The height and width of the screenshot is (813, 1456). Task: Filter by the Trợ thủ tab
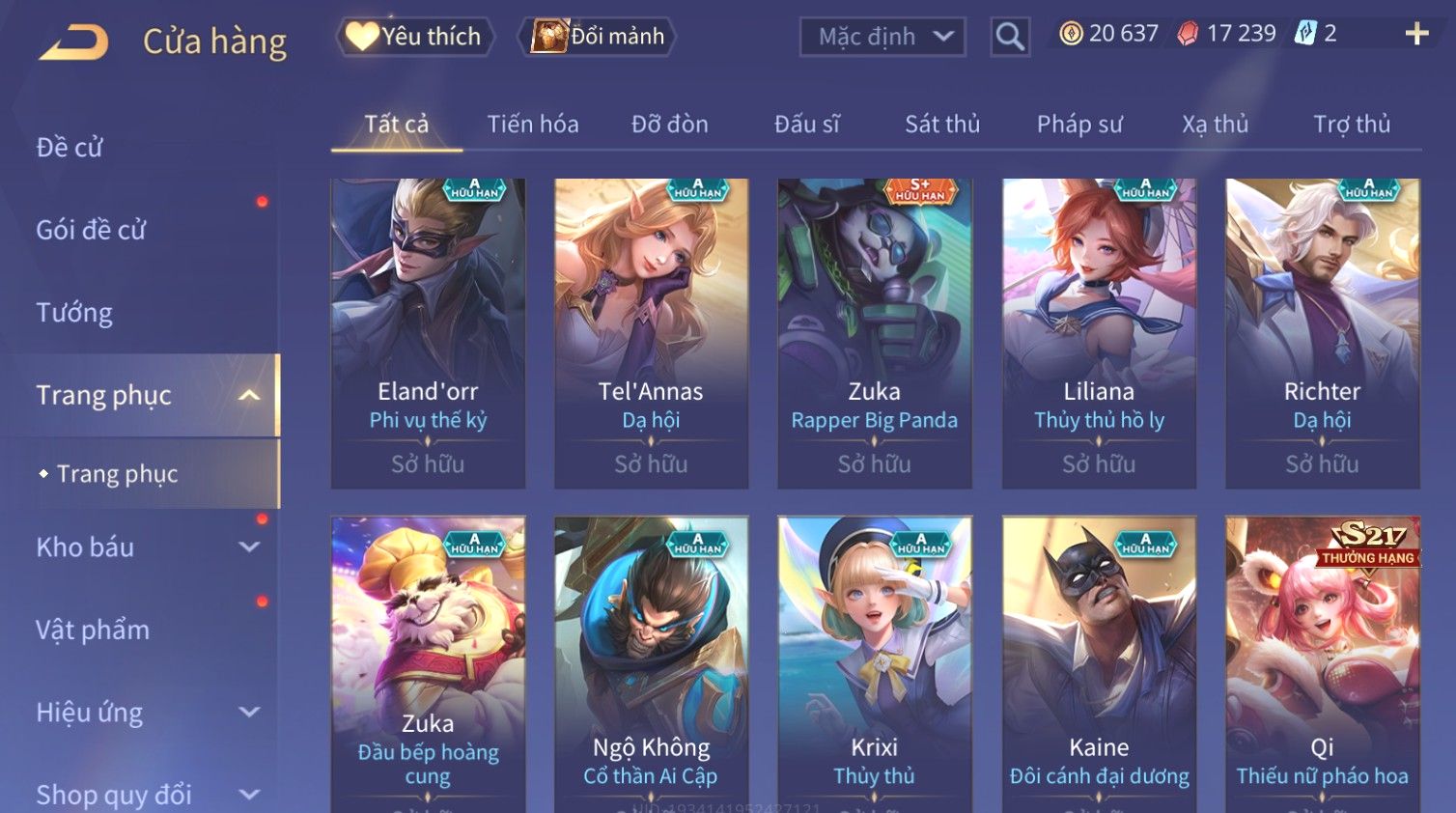(x=1352, y=125)
